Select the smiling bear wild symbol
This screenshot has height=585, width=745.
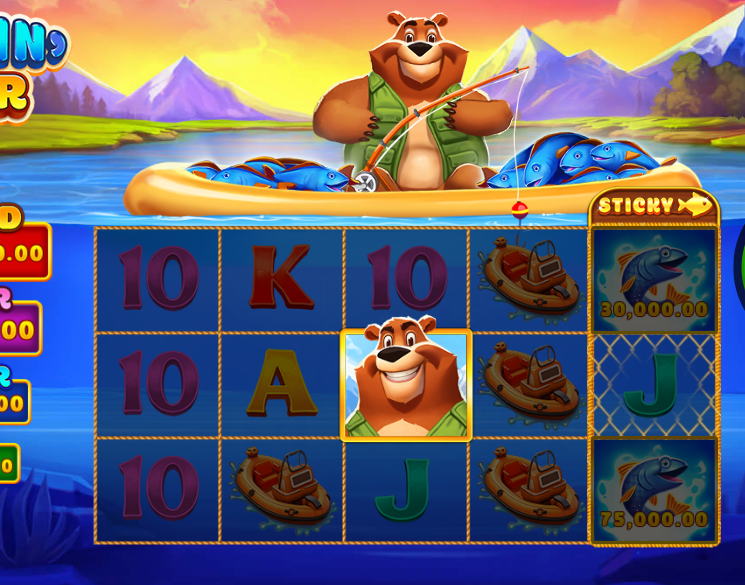pyautogui.click(x=406, y=385)
